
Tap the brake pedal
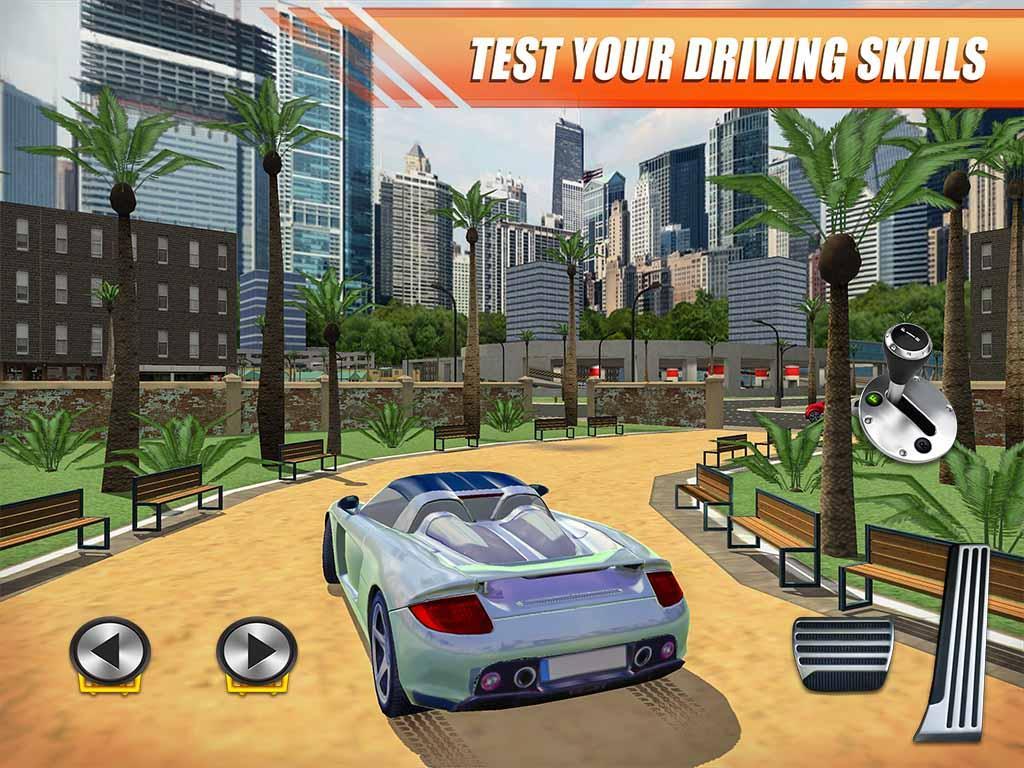pos(842,653)
